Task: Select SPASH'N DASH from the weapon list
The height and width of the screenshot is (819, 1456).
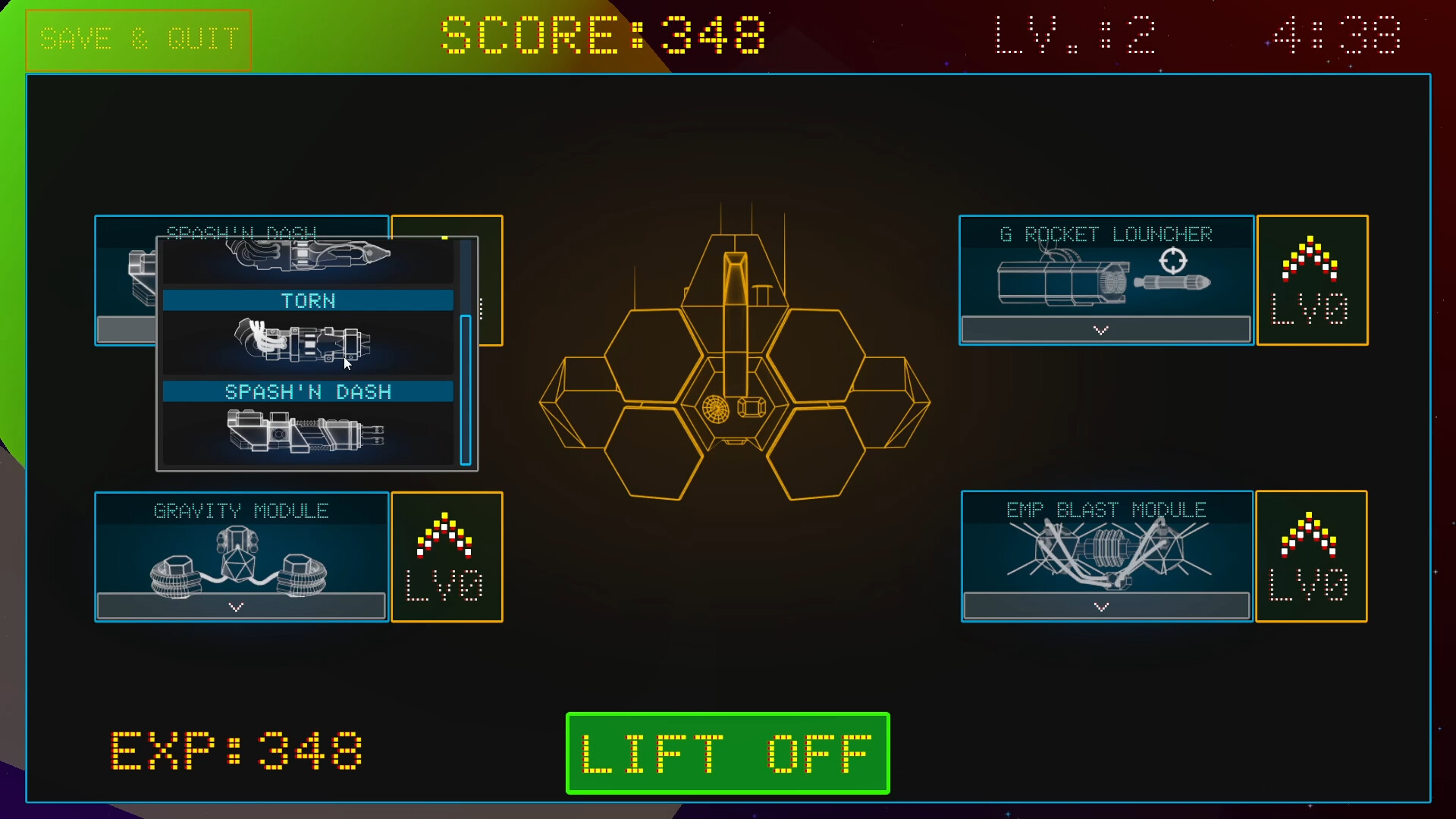Action: [308, 392]
